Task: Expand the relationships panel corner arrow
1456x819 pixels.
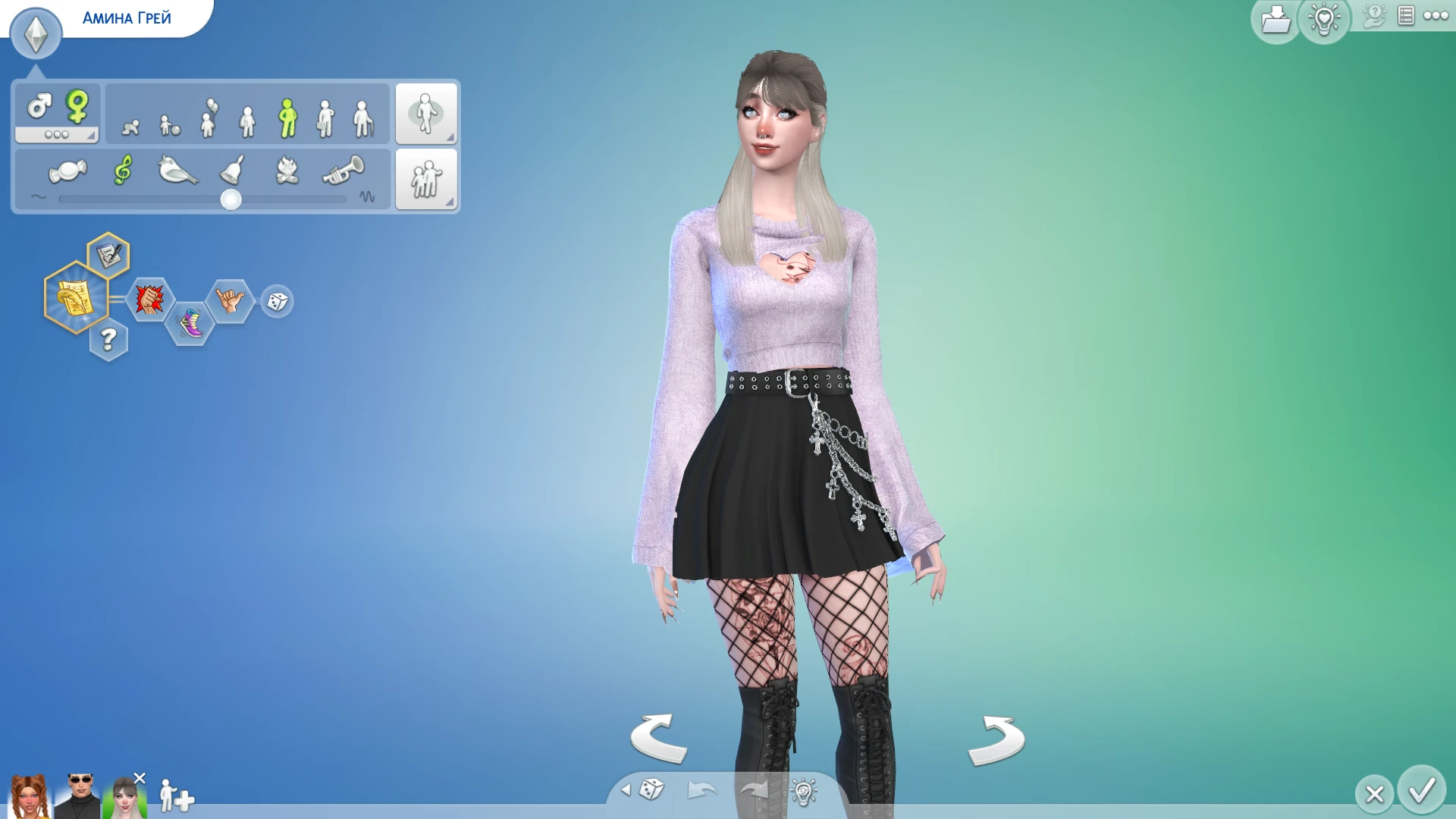Action: (450, 202)
